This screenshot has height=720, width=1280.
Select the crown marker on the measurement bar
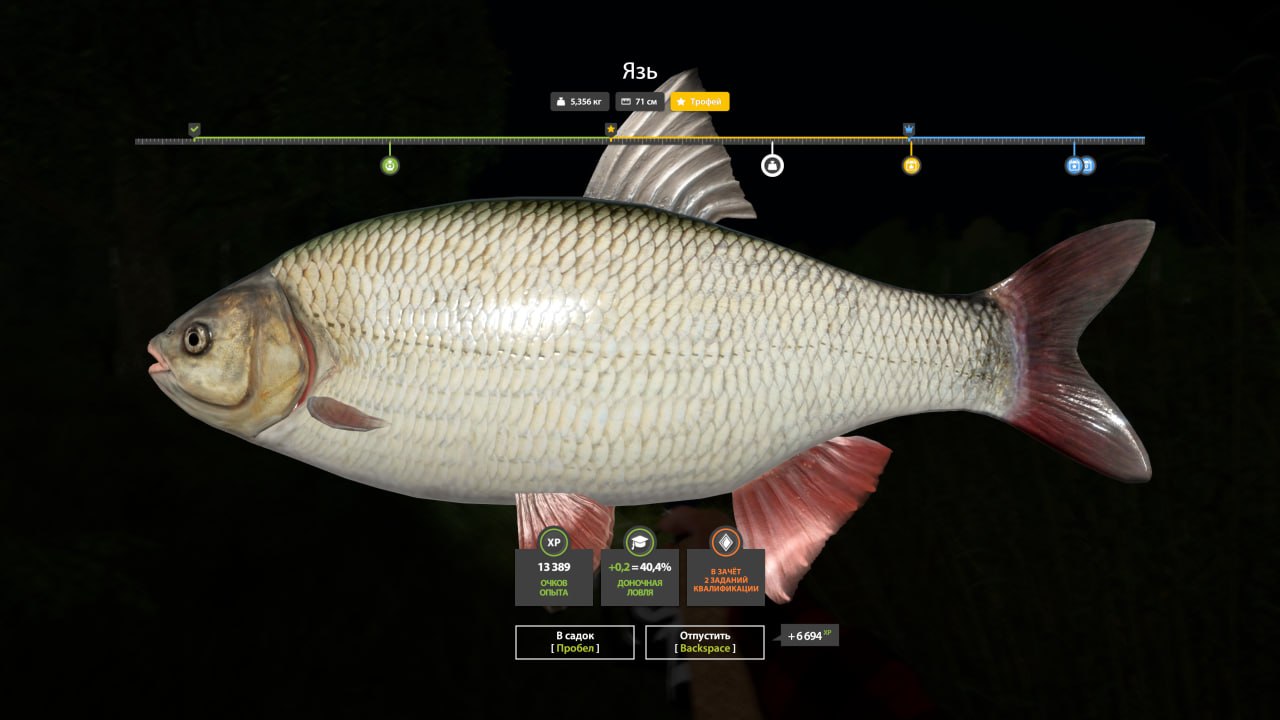click(908, 129)
